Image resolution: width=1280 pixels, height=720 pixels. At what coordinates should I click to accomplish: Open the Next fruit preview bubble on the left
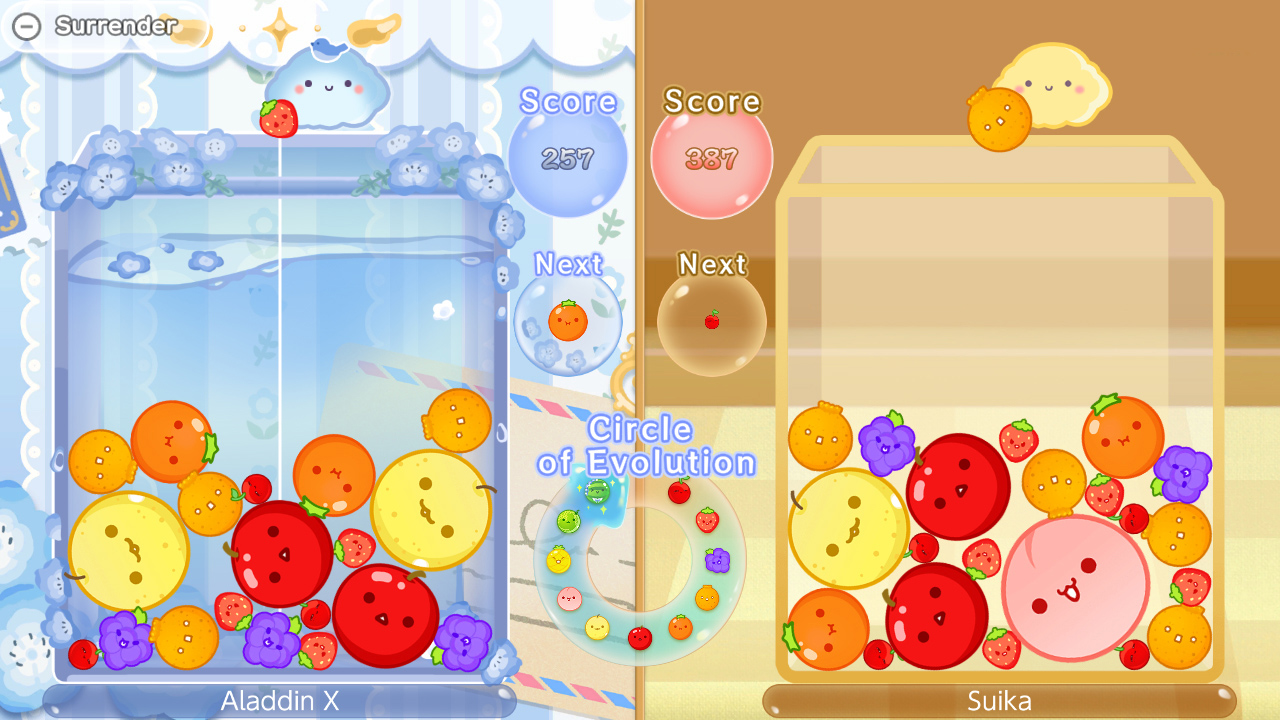click(568, 320)
